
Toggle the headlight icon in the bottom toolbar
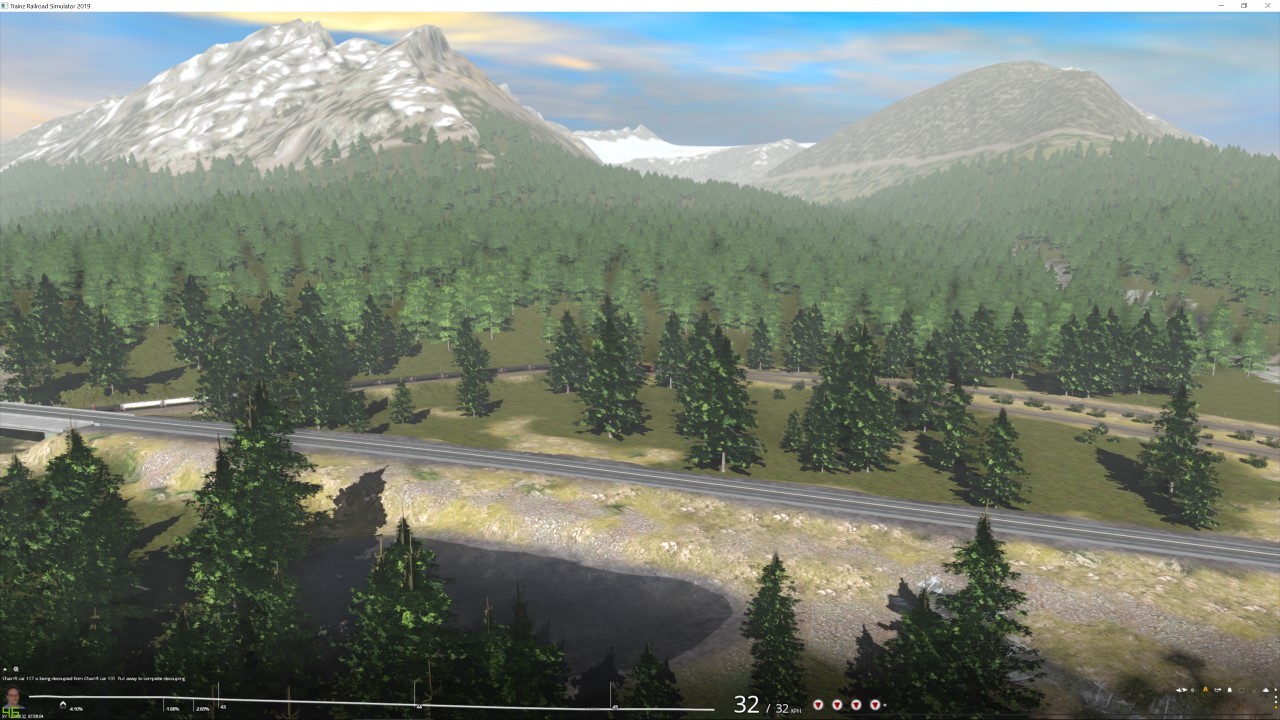1206,690
